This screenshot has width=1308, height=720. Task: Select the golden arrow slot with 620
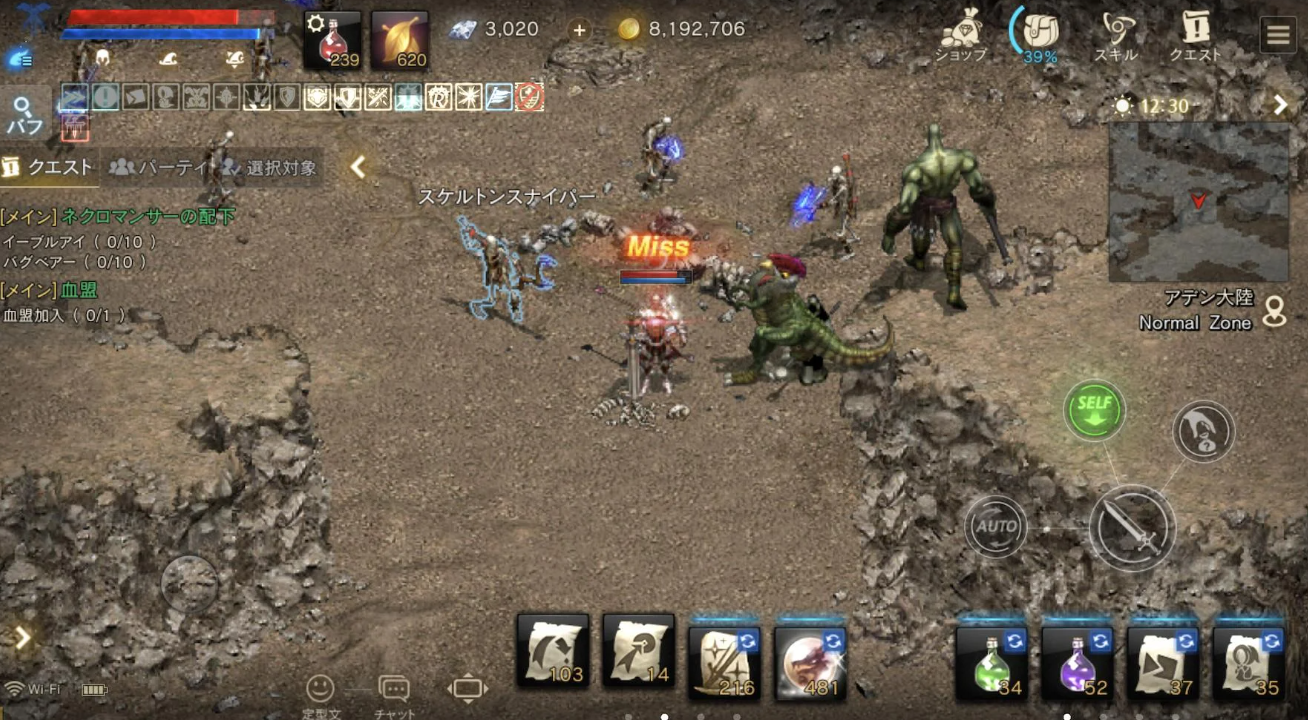400,41
